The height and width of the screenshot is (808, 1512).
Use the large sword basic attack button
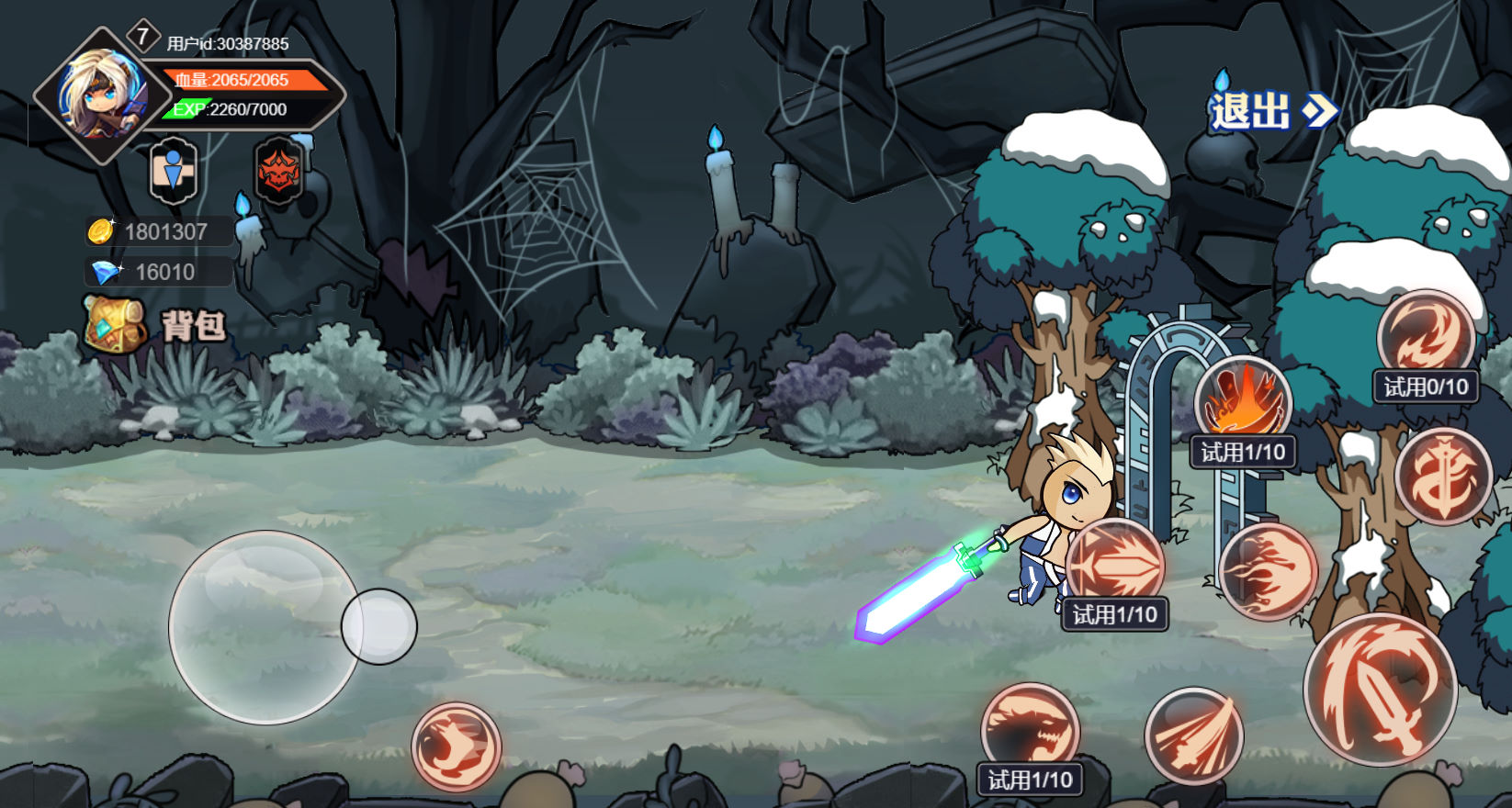click(x=1380, y=690)
